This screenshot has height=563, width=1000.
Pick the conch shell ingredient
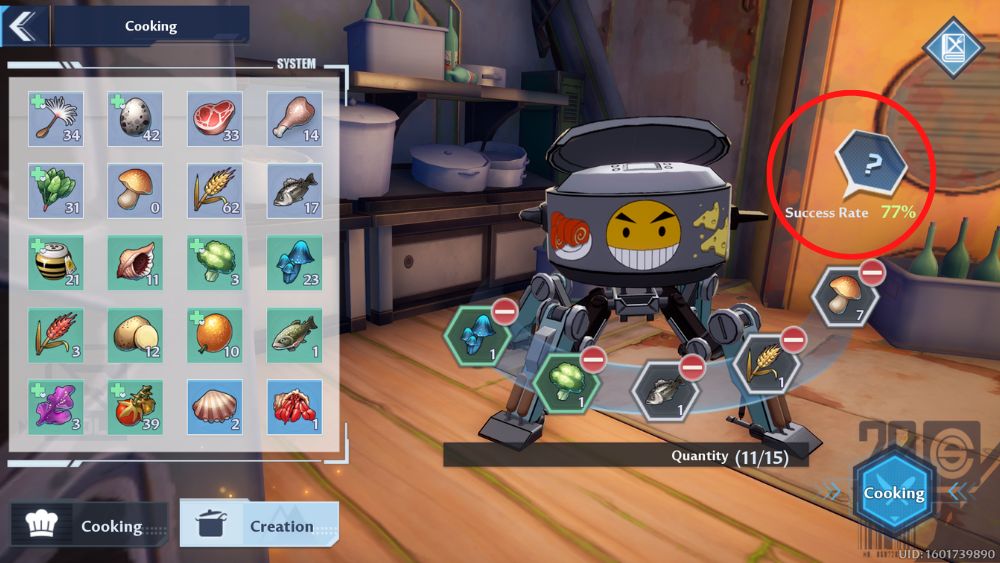pyautogui.click(x=135, y=263)
